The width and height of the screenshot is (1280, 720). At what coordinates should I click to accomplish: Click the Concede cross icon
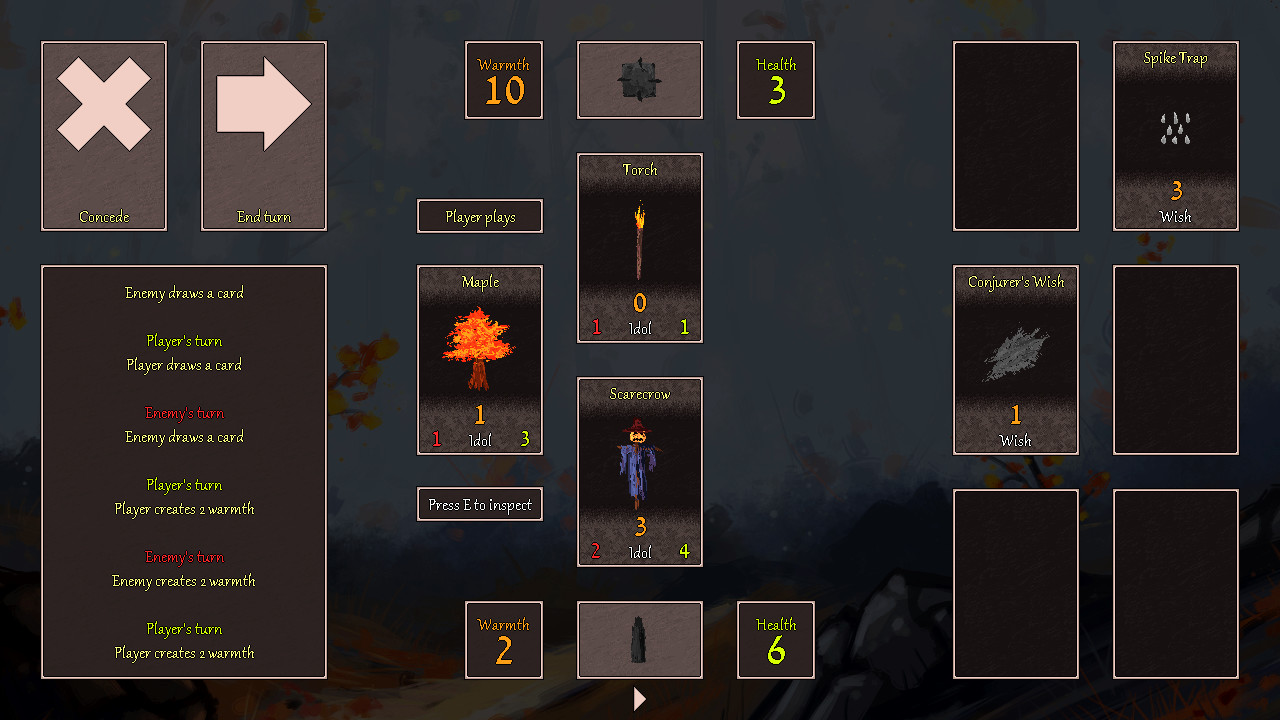(103, 136)
